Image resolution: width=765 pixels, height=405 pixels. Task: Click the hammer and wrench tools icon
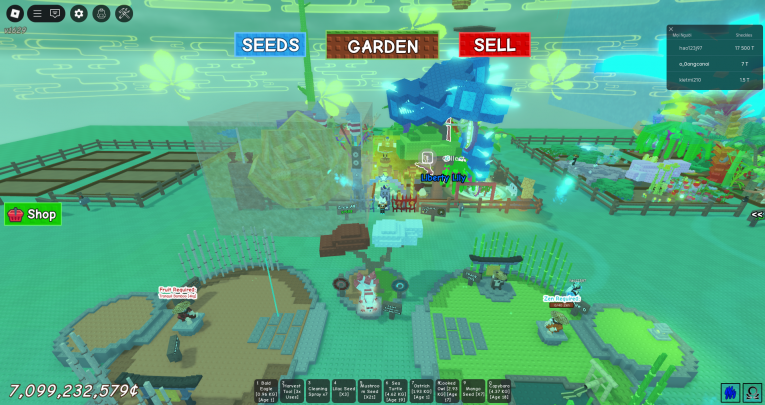pyautogui.click(x=124, y=14)
